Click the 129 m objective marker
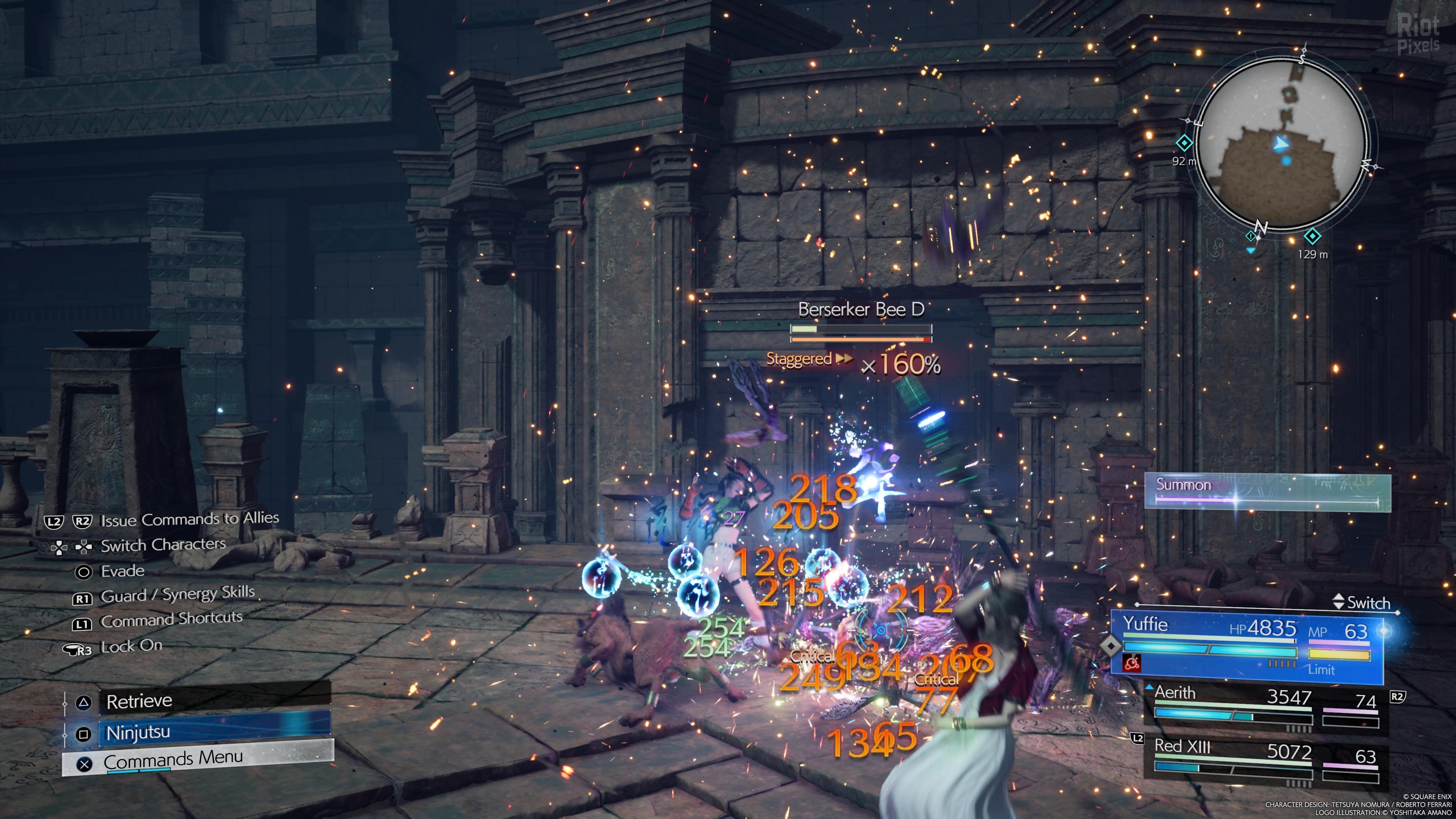The height and width of the screenshot is (819, 1456). [1312, 236]
